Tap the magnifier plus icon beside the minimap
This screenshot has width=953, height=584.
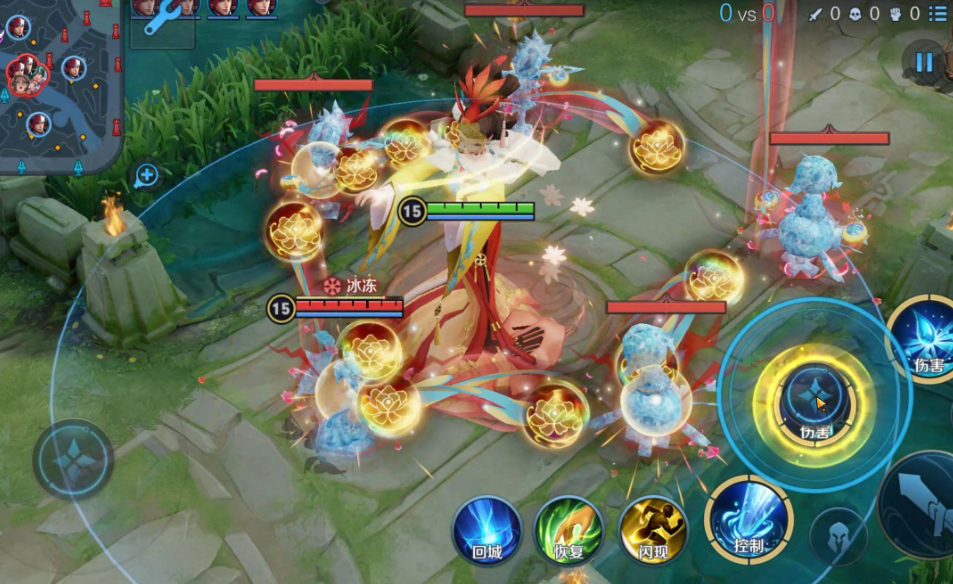point(147,176)
